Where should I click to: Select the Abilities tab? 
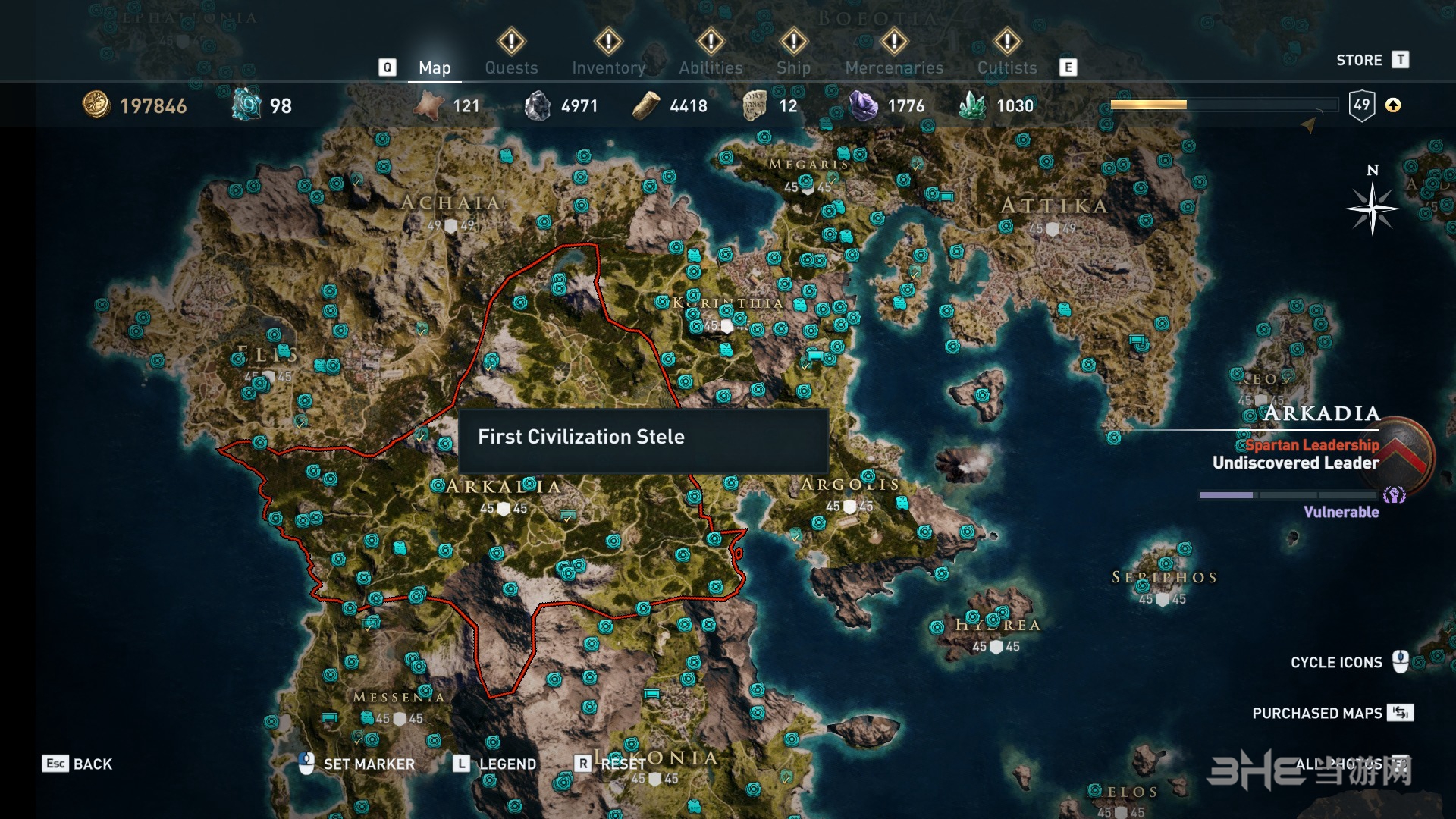[x=711, y=67]
